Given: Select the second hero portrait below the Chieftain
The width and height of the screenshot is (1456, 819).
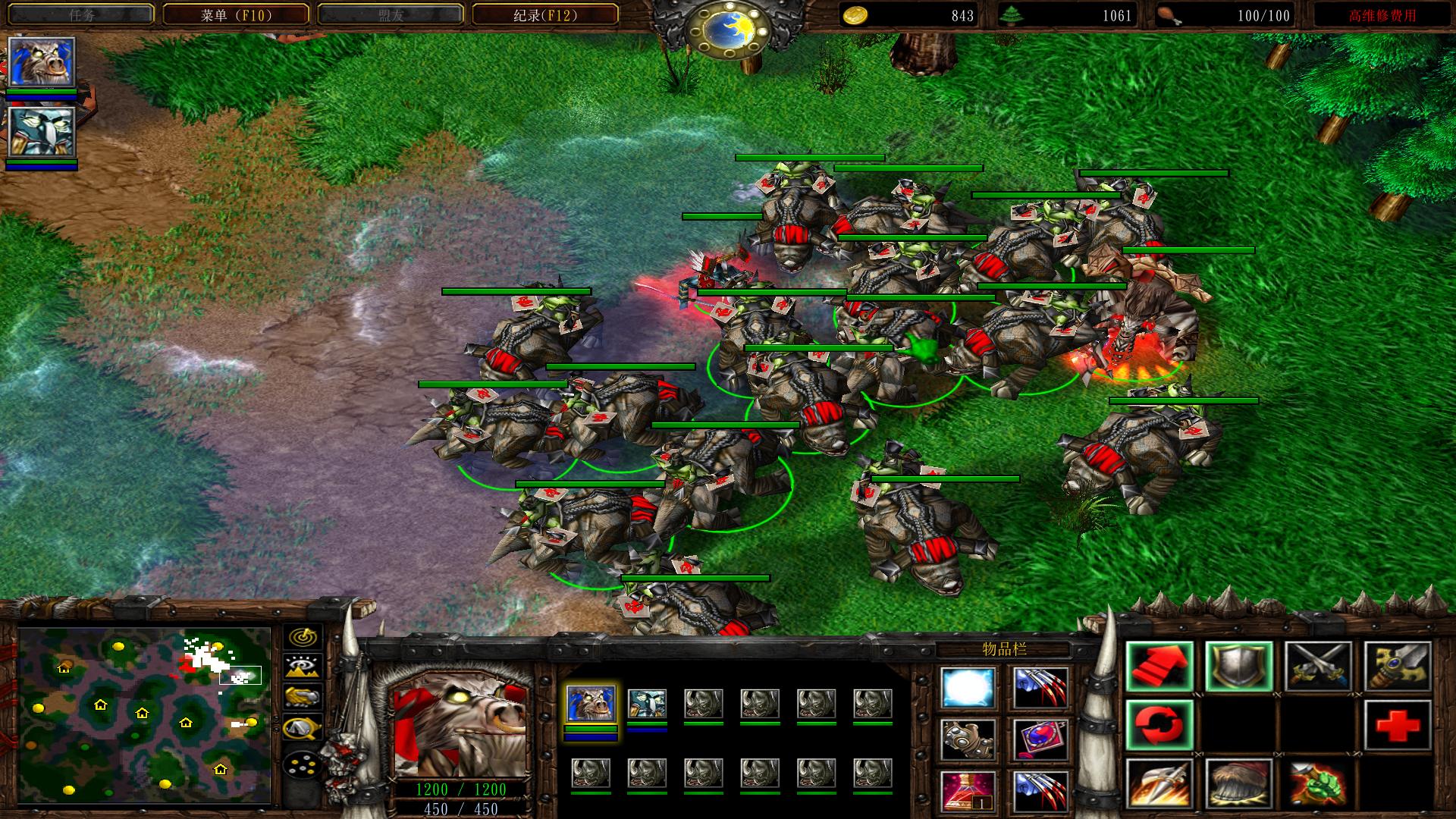Looking at the screenshot, I should pyautogui.click(x=42, y=132).
